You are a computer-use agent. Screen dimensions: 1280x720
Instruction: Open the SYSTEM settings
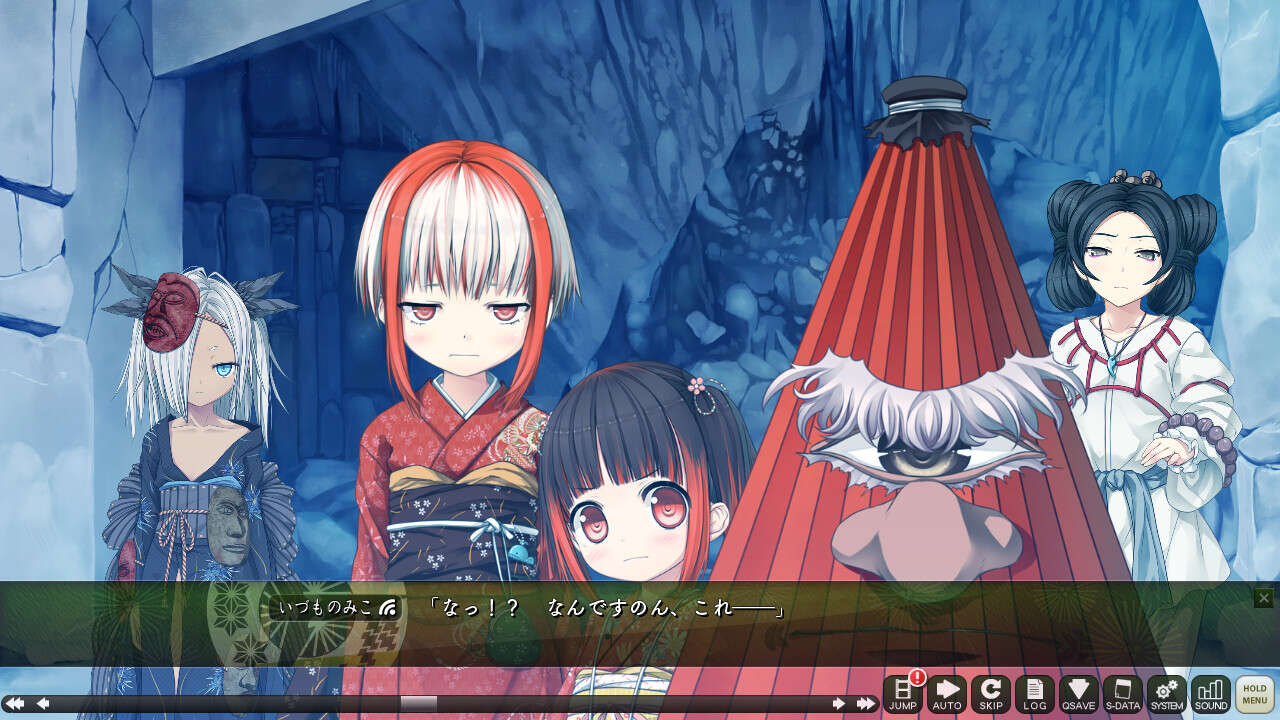(1166, 694)
